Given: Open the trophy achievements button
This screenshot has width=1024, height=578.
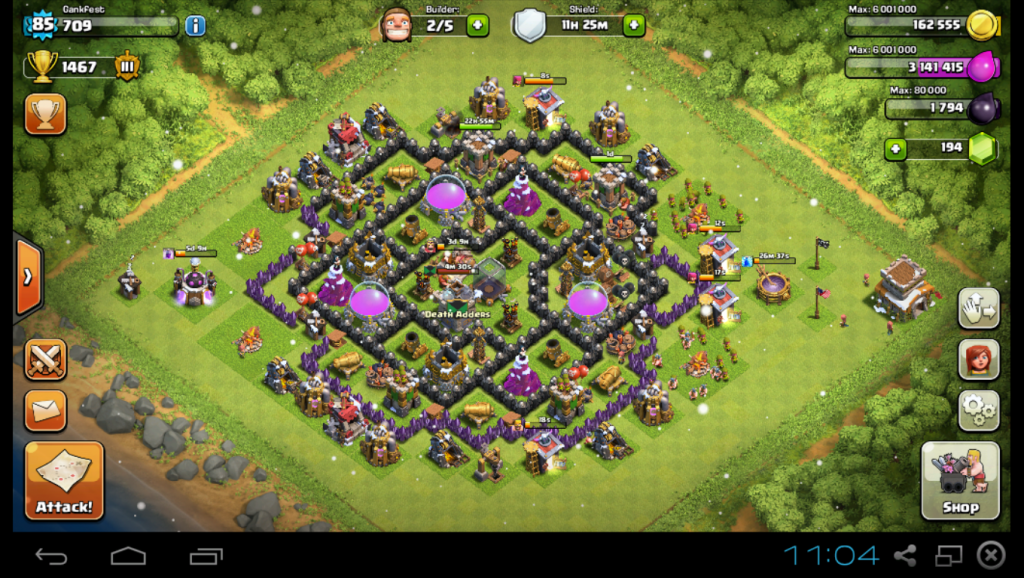Looking at the screenshot, I should tap(45, 114).
